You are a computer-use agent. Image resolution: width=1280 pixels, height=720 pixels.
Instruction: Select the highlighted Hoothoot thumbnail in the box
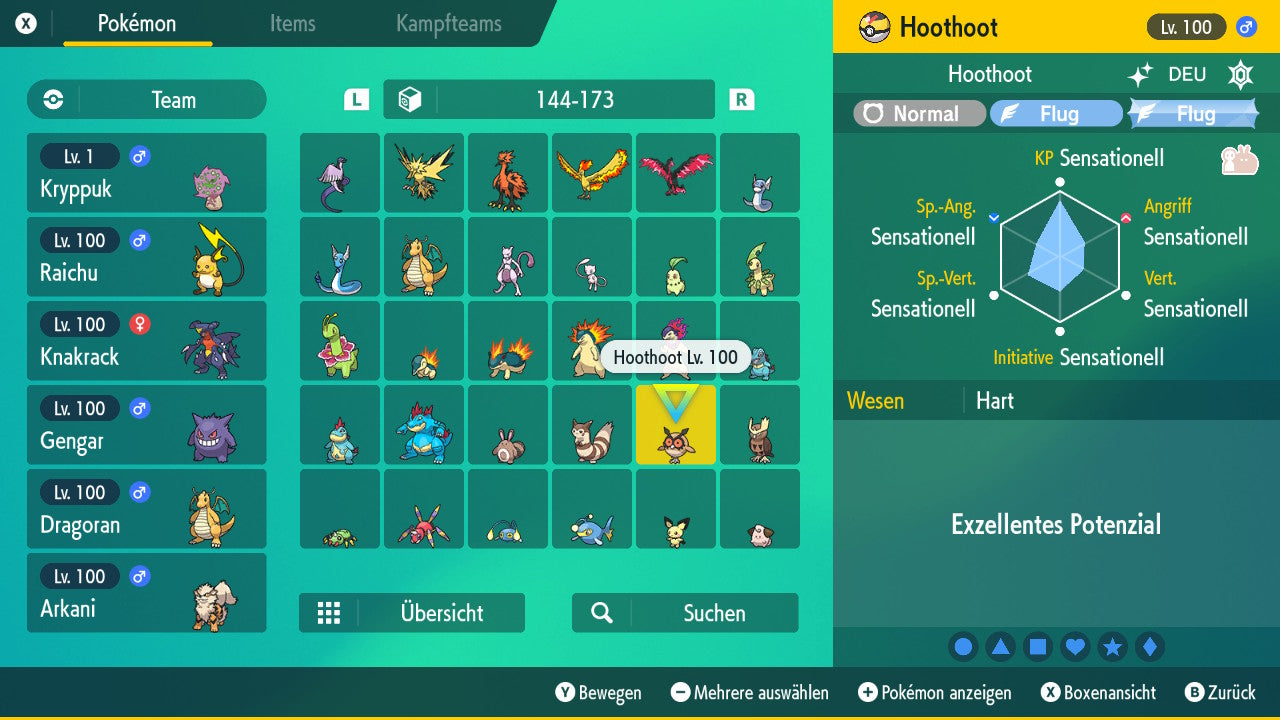tap(675, 424)
